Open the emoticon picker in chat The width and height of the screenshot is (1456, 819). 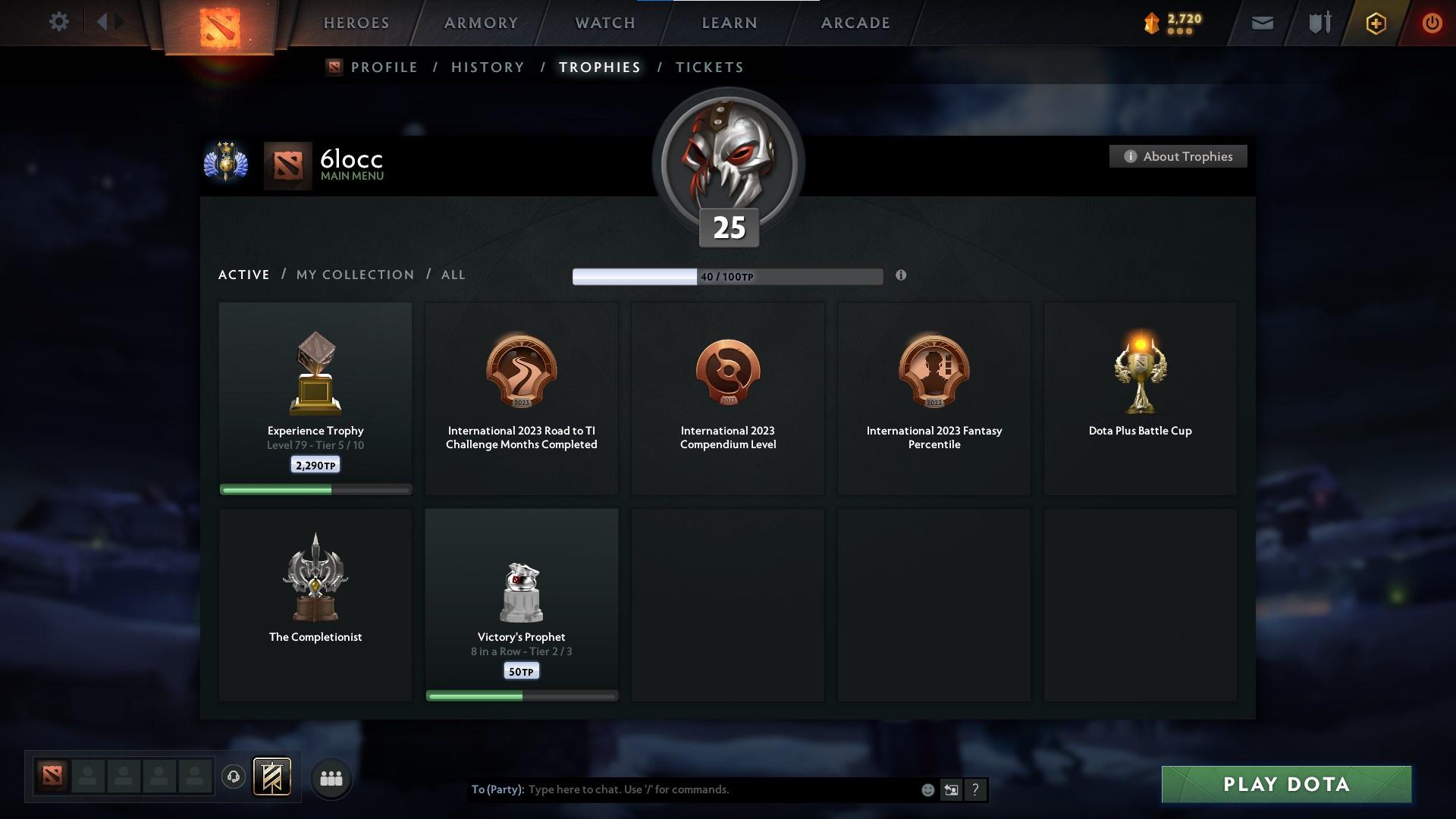(x=927, y=789)
